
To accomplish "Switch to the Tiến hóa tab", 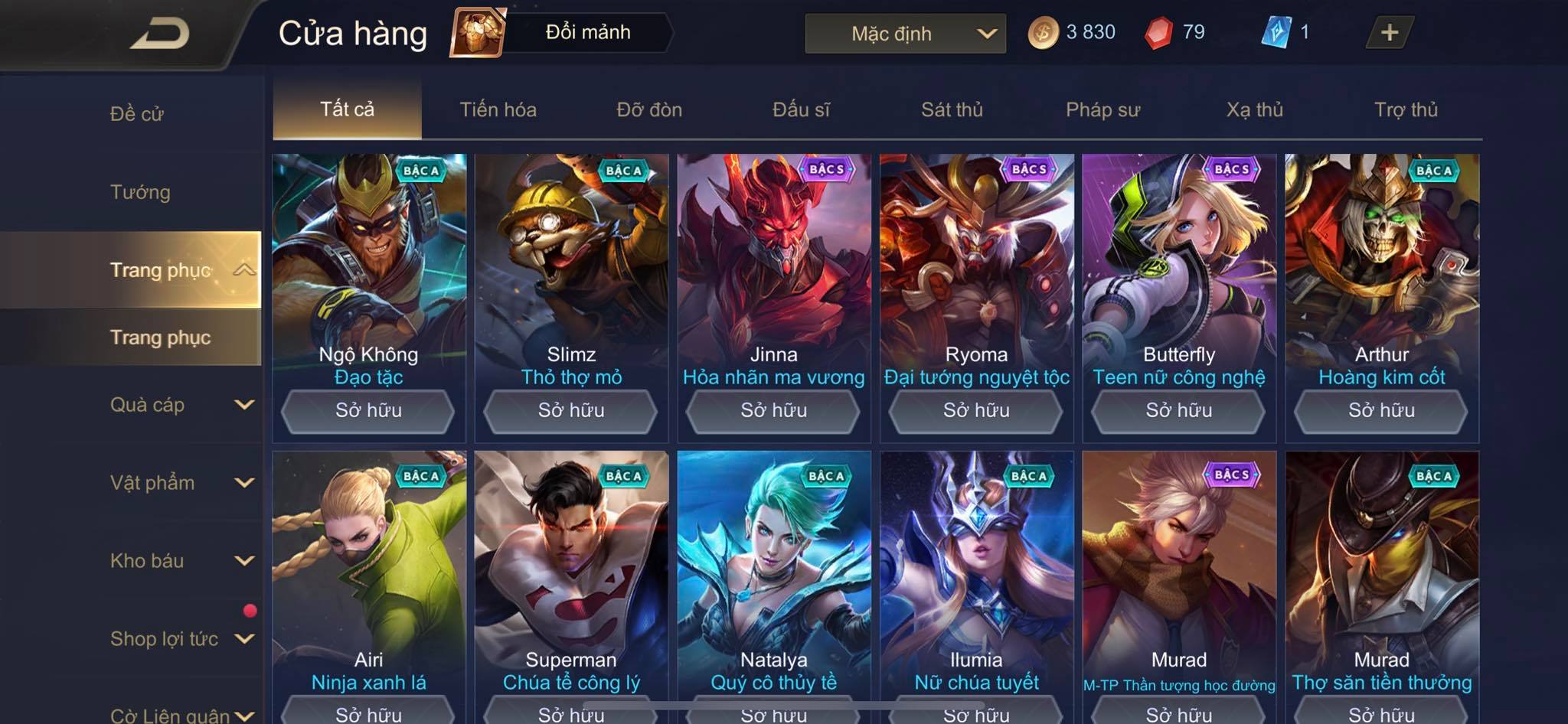I will 498,109.
